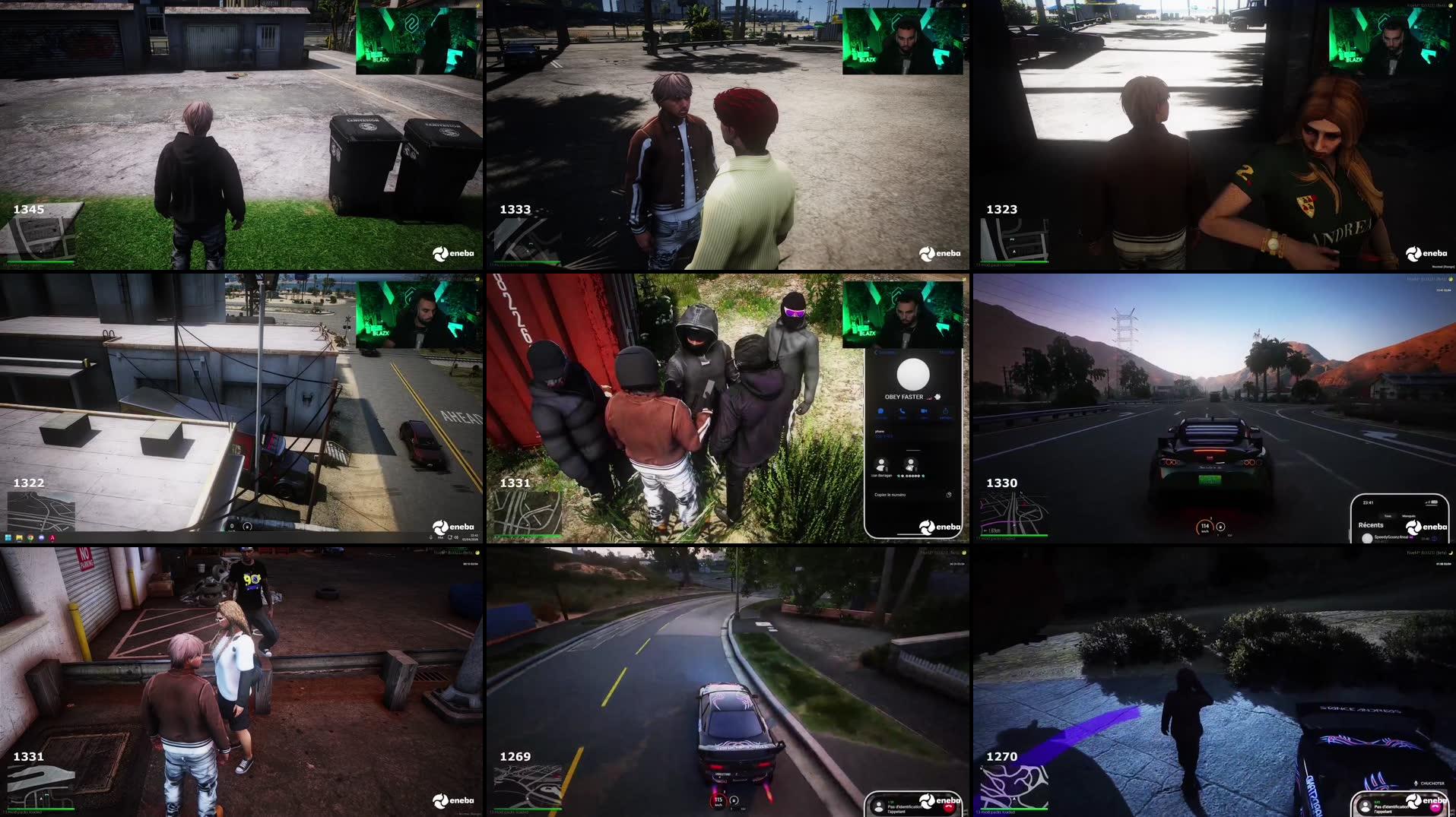
Task: Tap the share icon on the contact page
Action: (945, 412)
